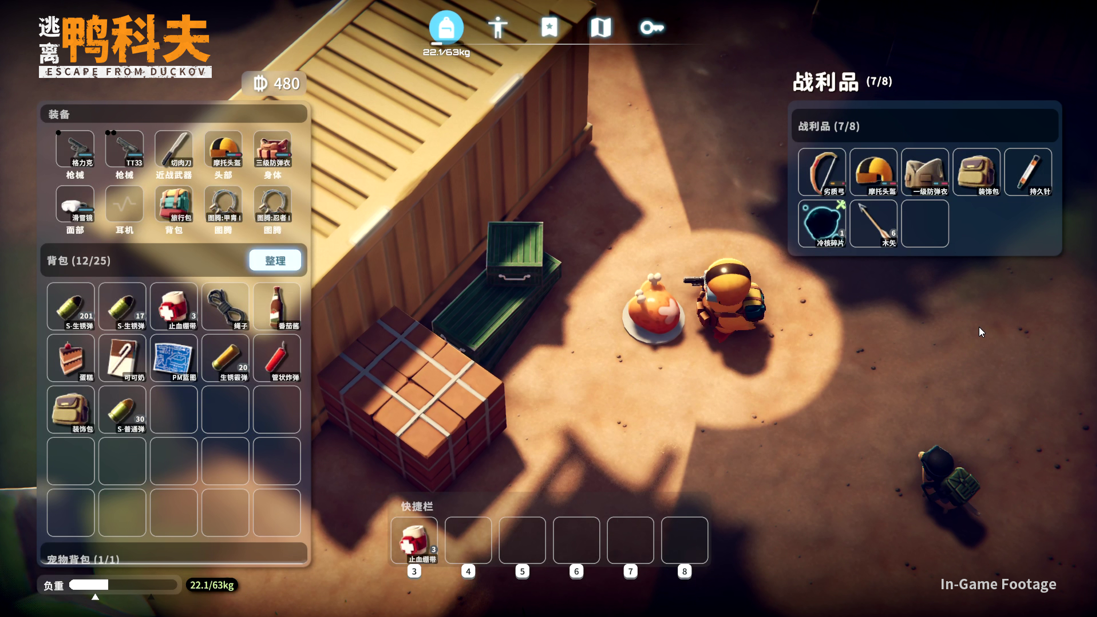Click the PM蓝图 blueprint item

[x=174, y=358]
